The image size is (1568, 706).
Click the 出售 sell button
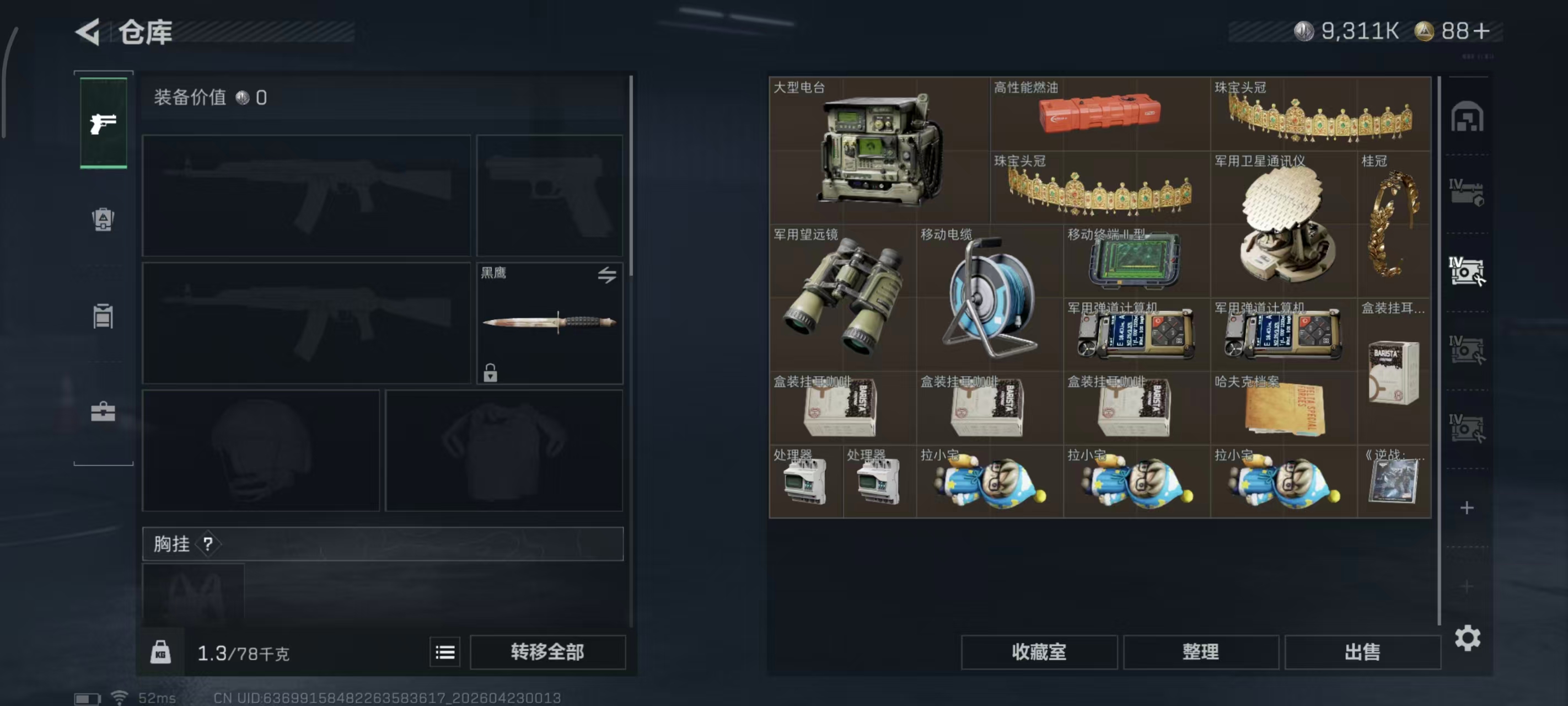point(1363,652)
